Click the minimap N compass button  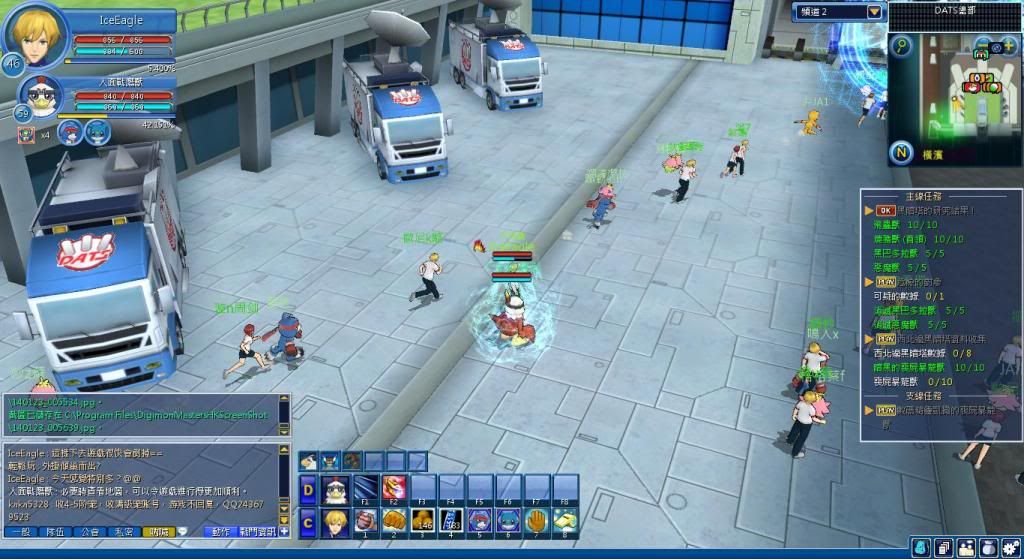pos(902,153)
